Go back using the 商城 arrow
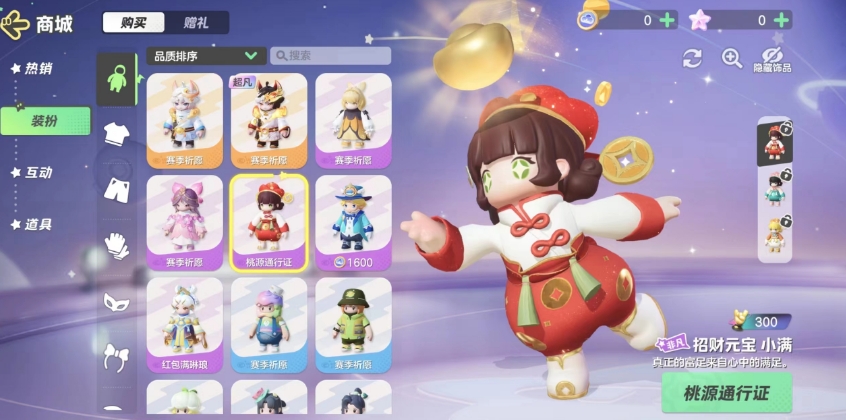This screenshot has height=420, width=846. [x=16, y=22]
